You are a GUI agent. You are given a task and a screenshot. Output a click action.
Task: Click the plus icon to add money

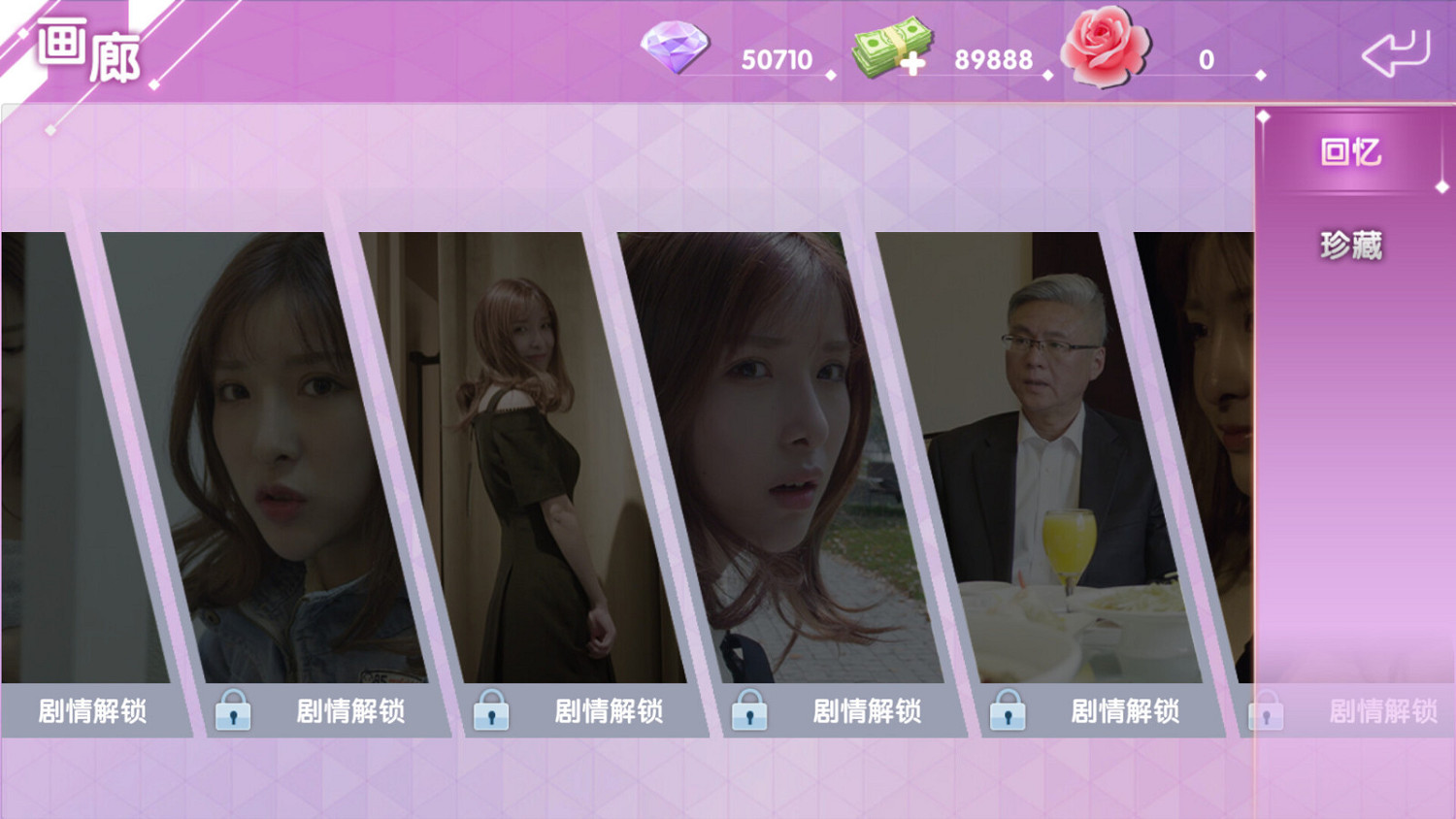tap(913, 63)
